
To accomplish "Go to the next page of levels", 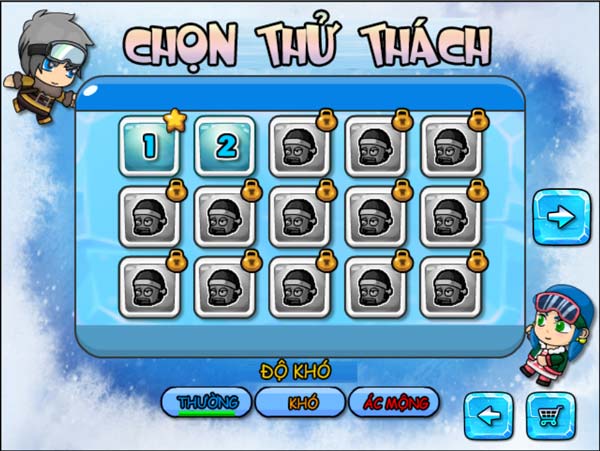I will [x=561, y=215].
